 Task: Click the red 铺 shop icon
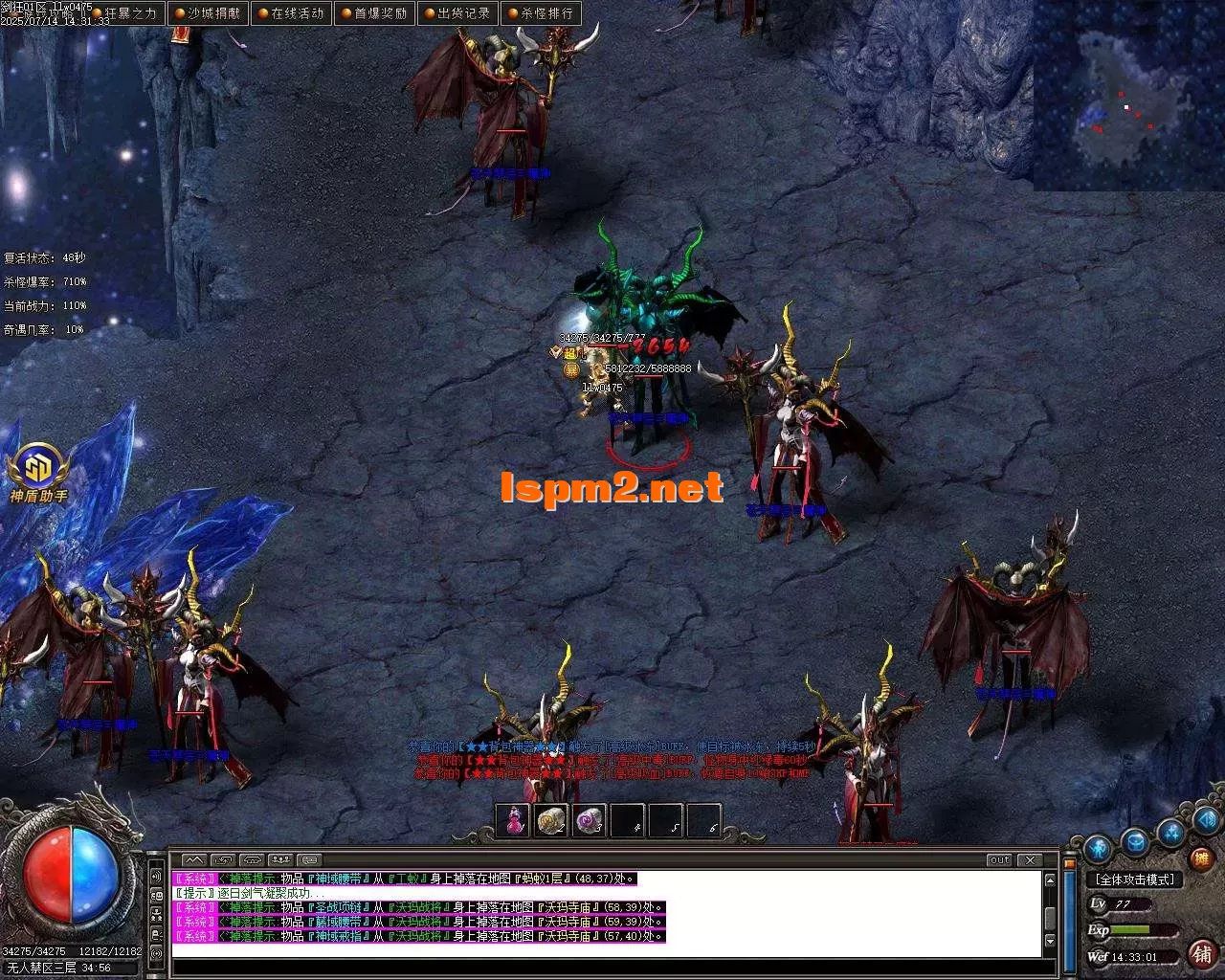click(x=1200, y=955)
